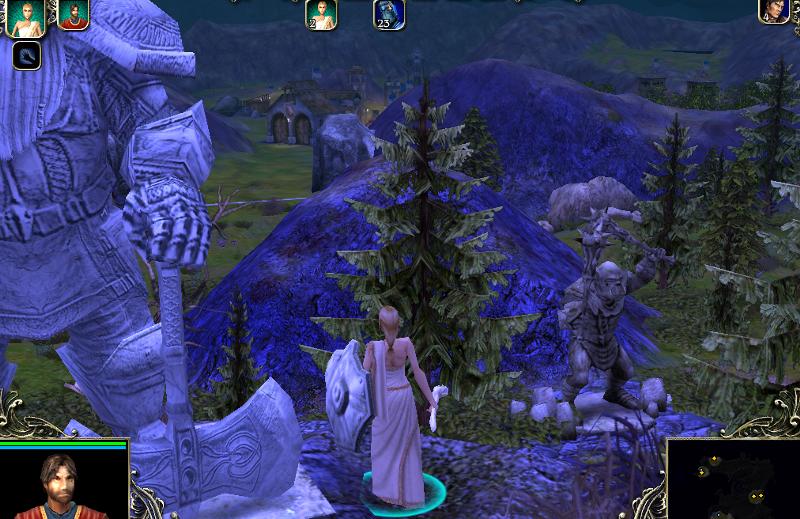Choose the blonde woman portrait numbered 2
The image size is (800, 519).
(x=321, y=14)
